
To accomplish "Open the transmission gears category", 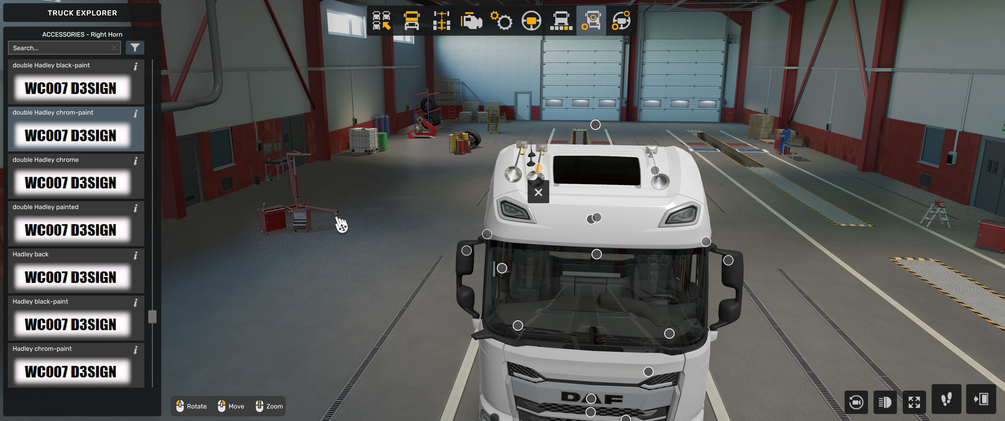I will point(501,20).
